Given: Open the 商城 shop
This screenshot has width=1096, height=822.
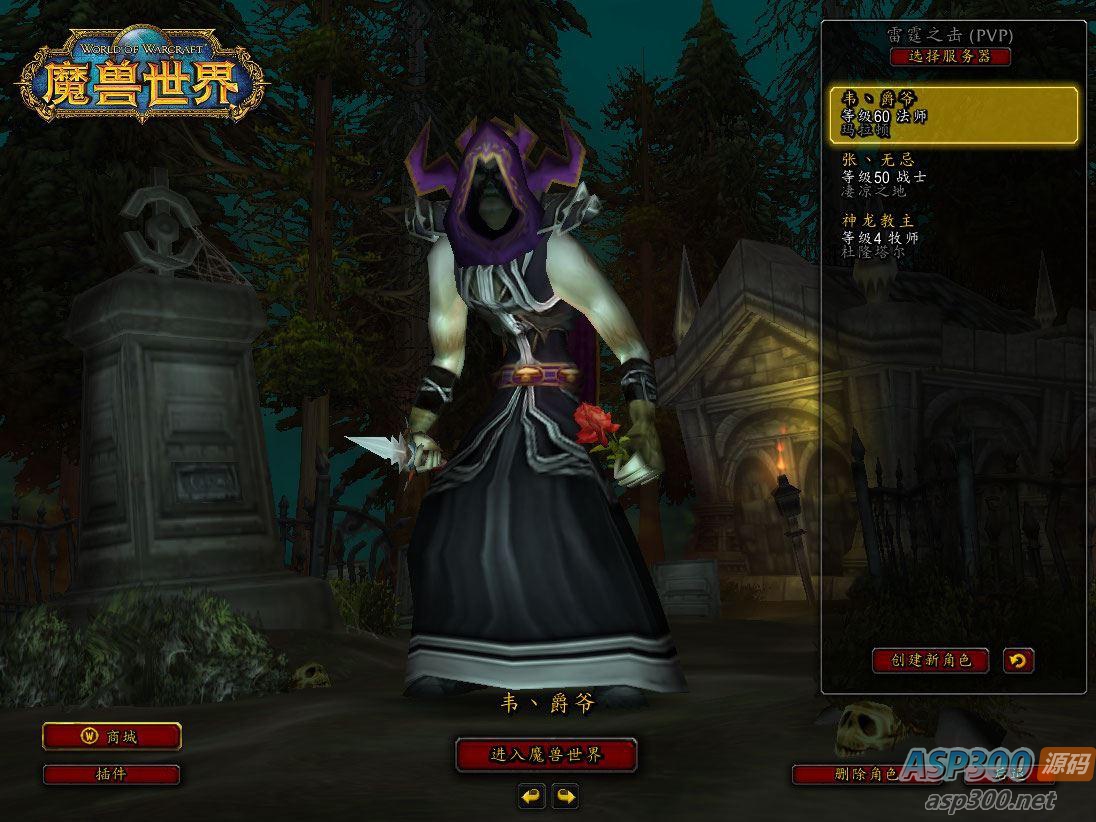Looking at the screenshot, I should coord(111,737).
